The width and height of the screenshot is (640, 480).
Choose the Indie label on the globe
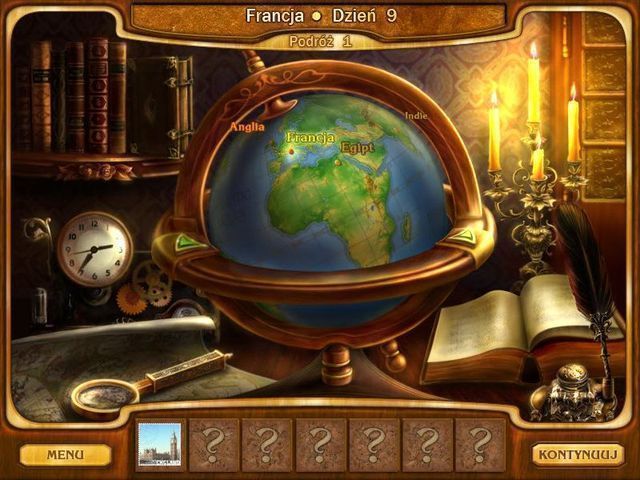(x=416, y=115)
